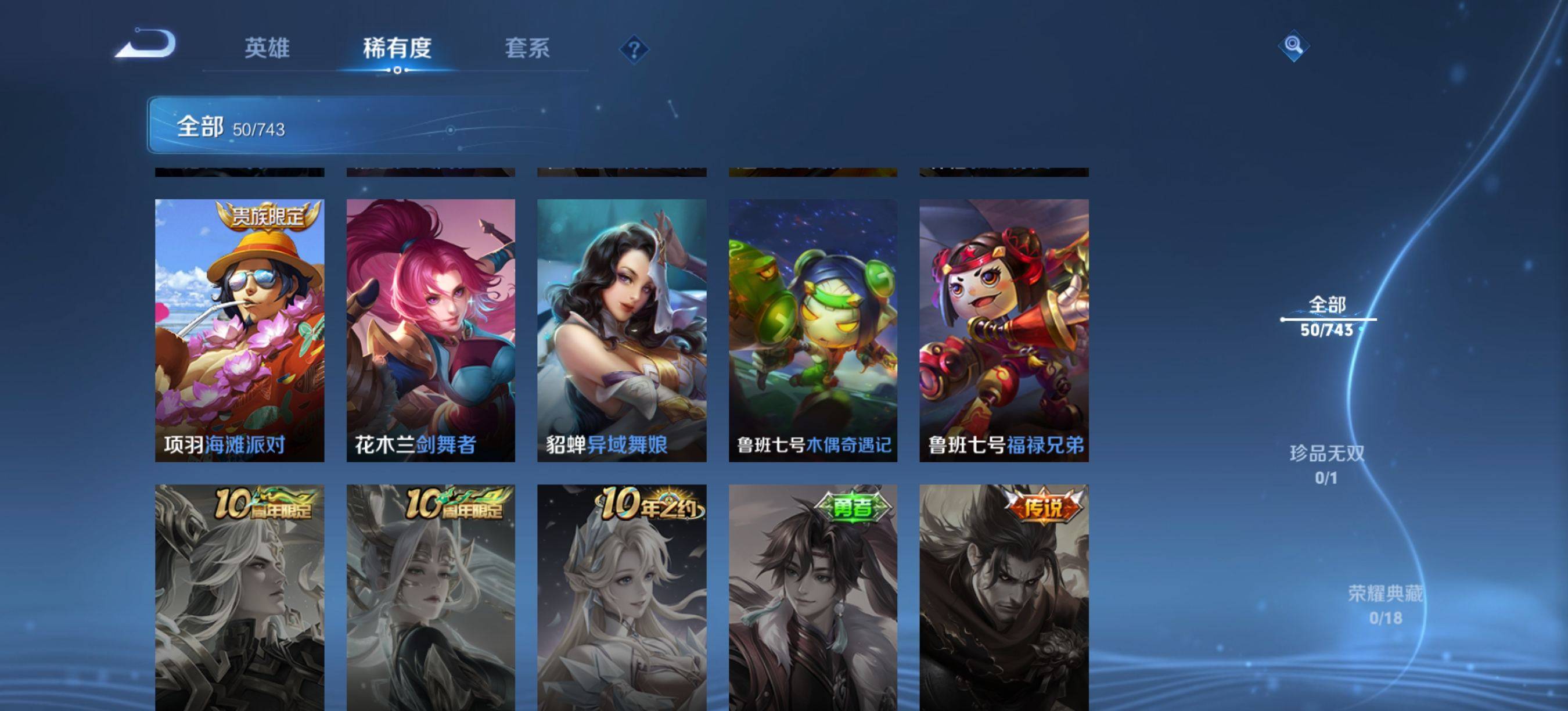Open the magnifier search icon

coord(1293,46)
